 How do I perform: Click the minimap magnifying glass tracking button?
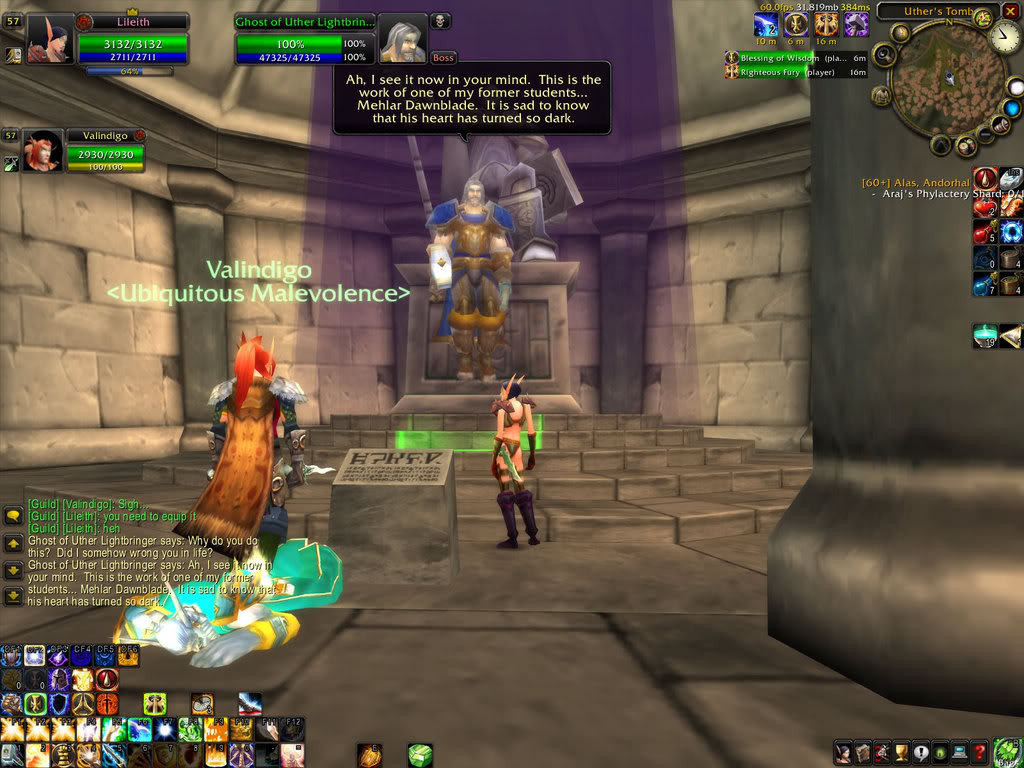pyautogui.click(x=883, y=54)
